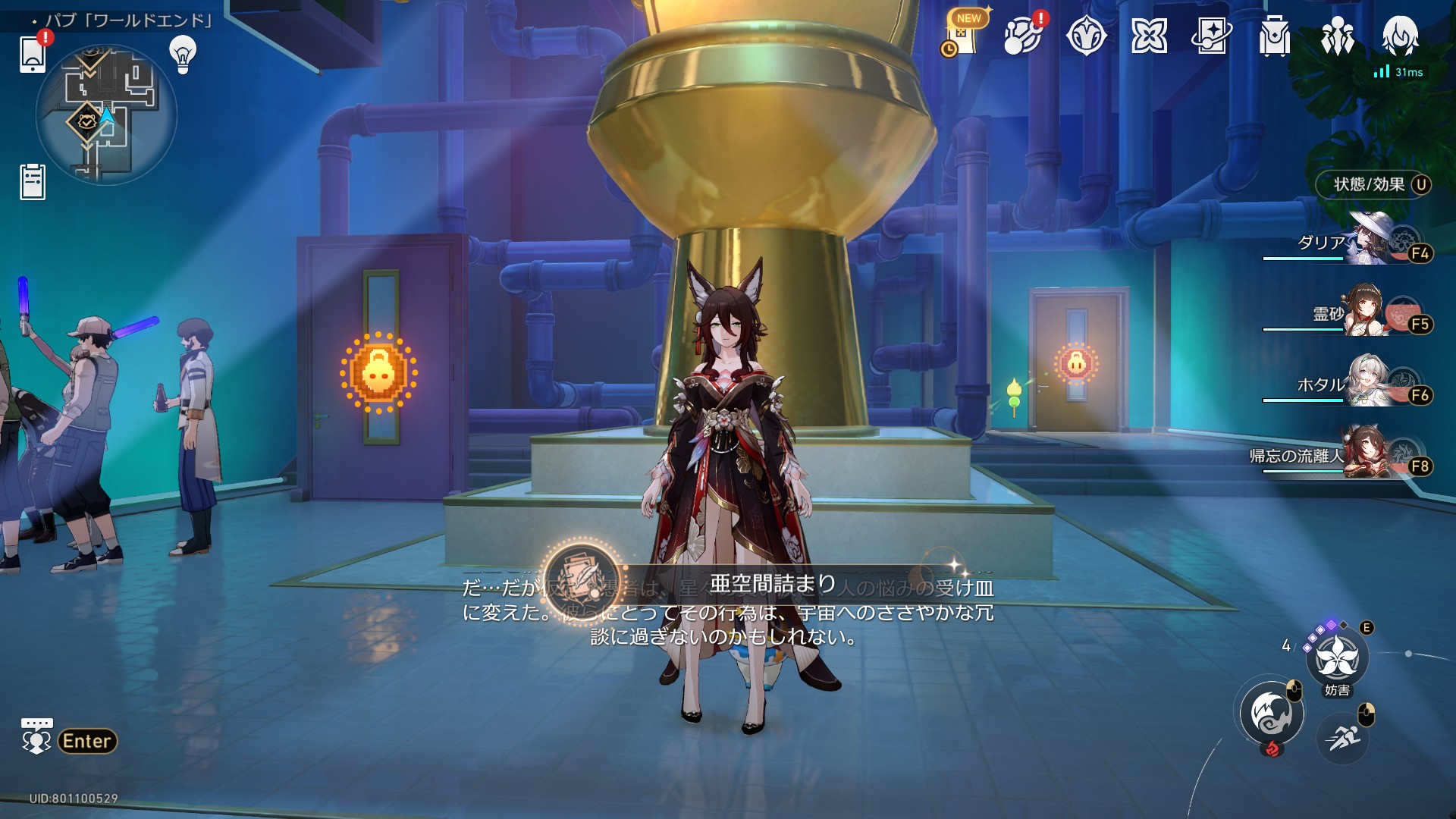
Task: Open the team lineup icon
Action: [x=1337, y=36]
